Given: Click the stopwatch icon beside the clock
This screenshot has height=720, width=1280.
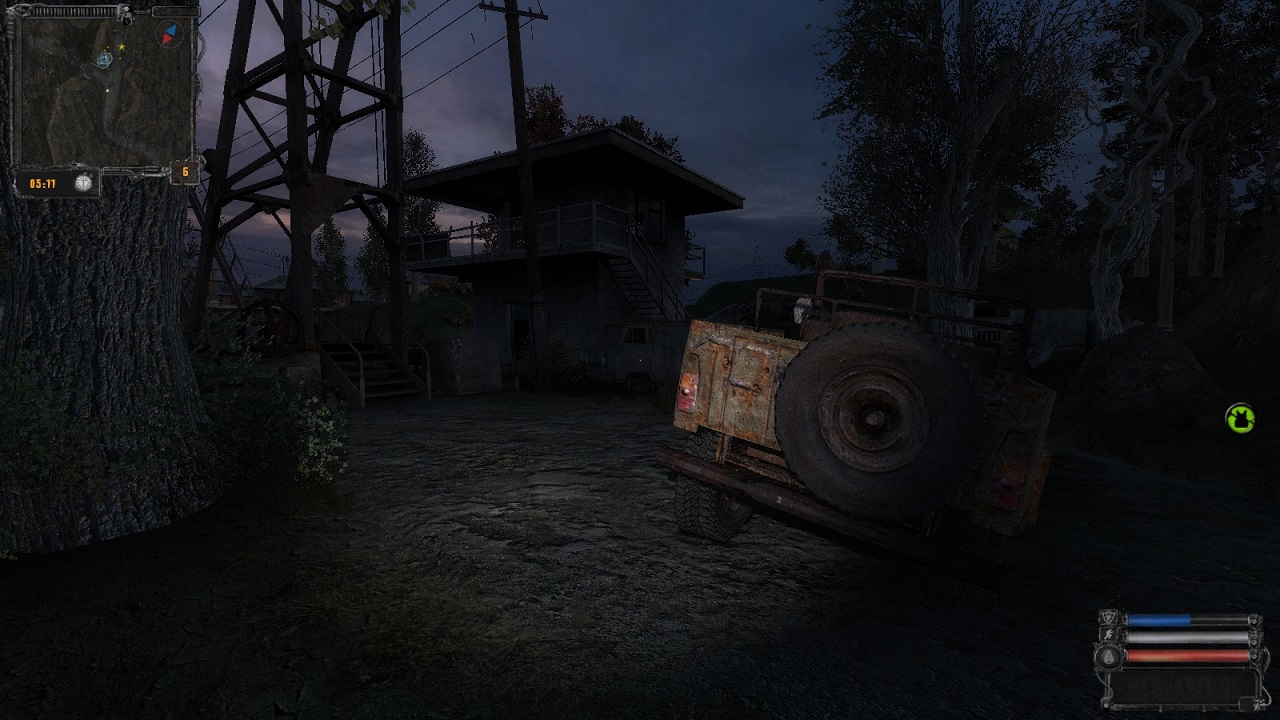Looking at the screenshot, I should click(x=84, y=183).
